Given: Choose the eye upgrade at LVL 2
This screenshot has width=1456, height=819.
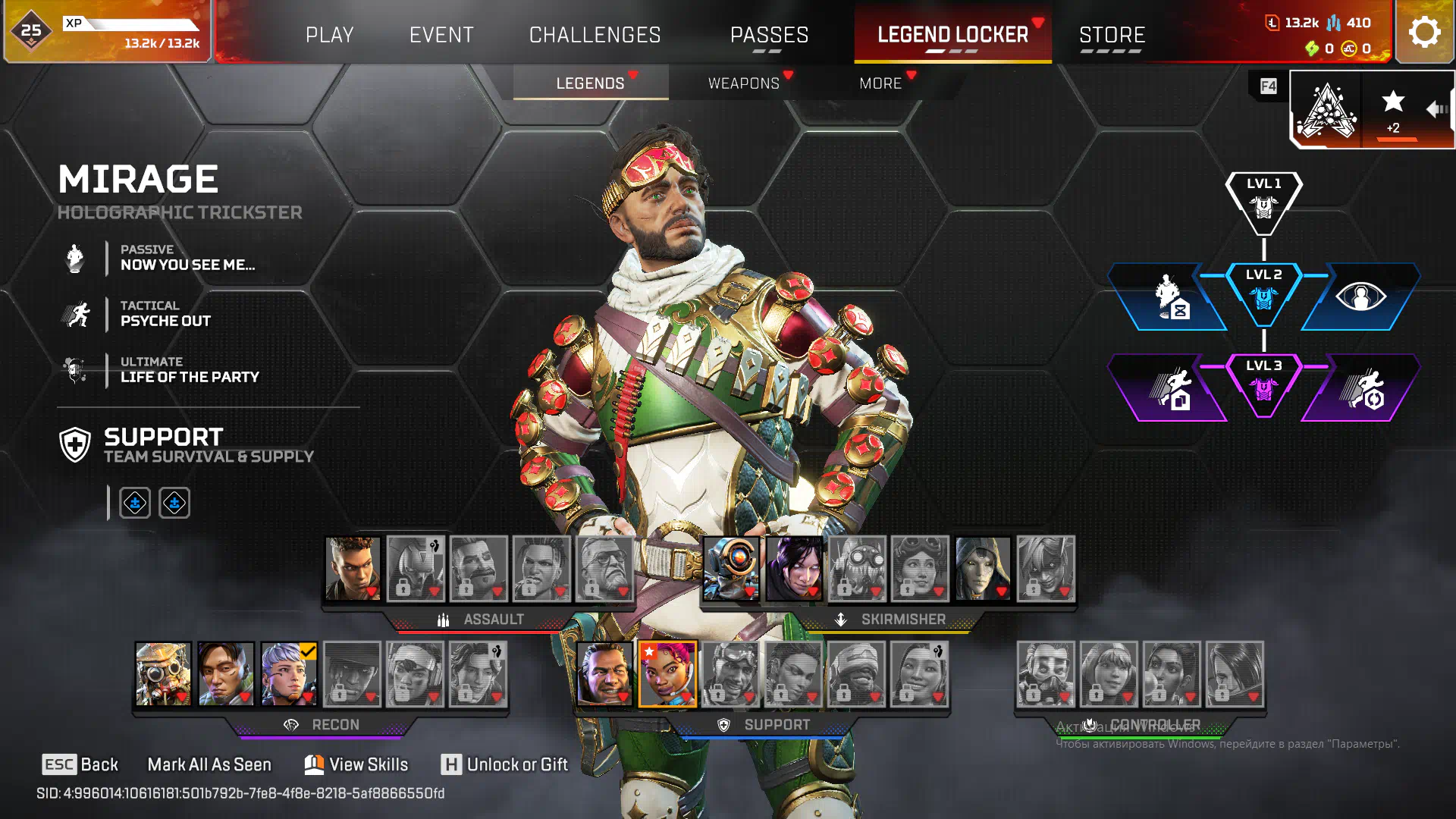Looking at the screenshot, I should click(1360, 297).
